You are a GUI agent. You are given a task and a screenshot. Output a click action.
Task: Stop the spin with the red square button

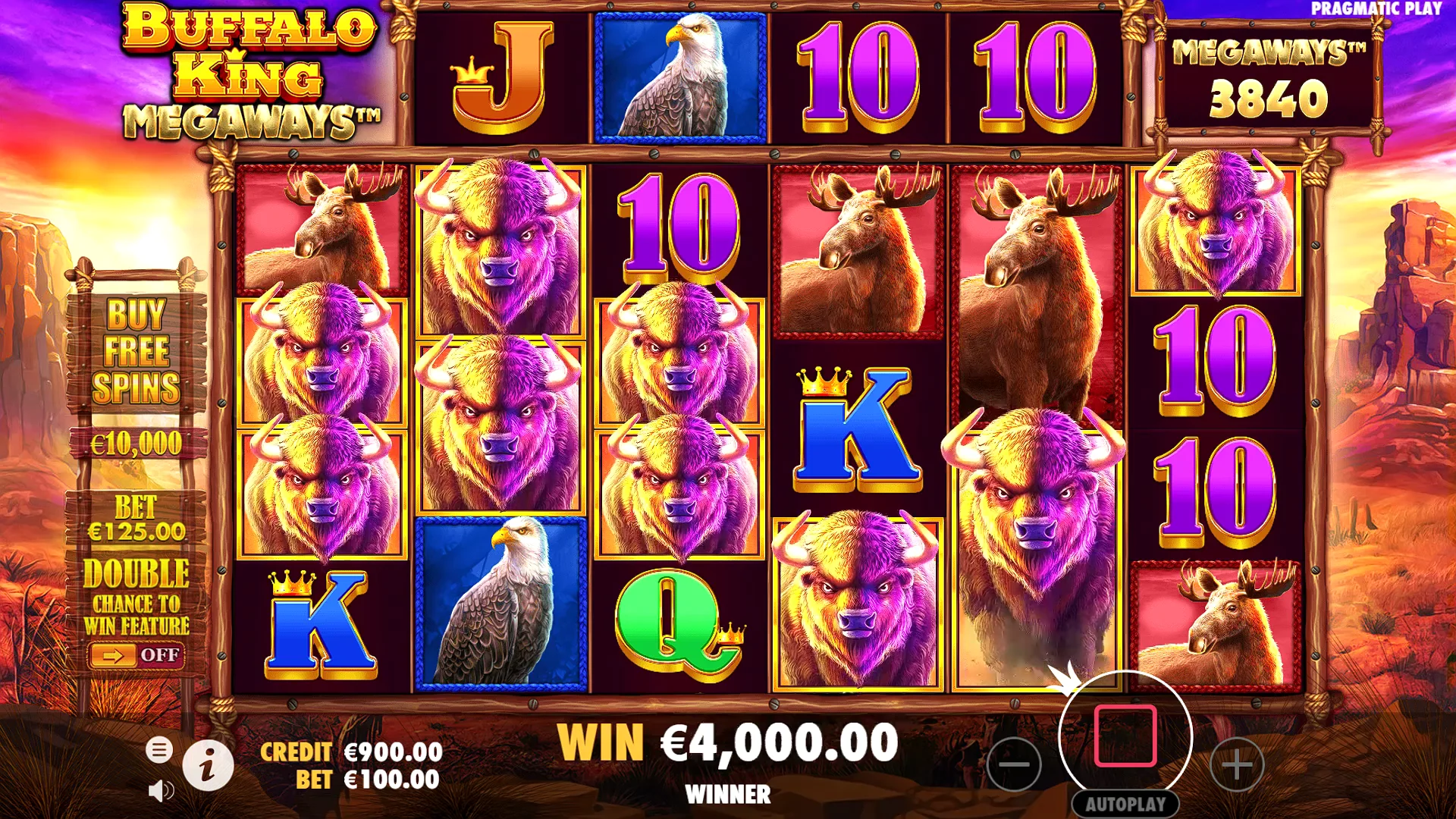(x=1125, y=736)
